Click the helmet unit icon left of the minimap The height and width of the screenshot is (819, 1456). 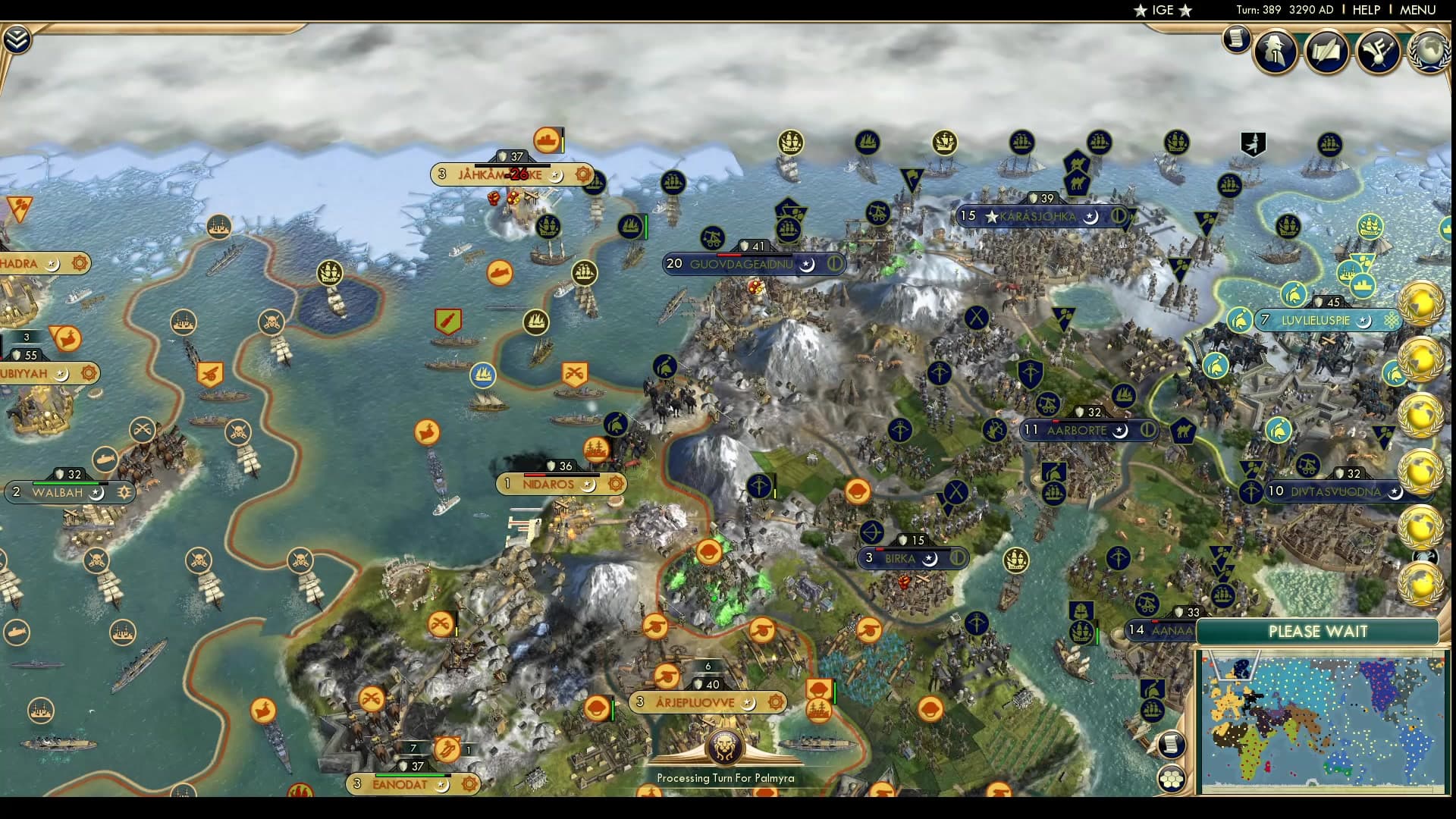(1153, 690)
